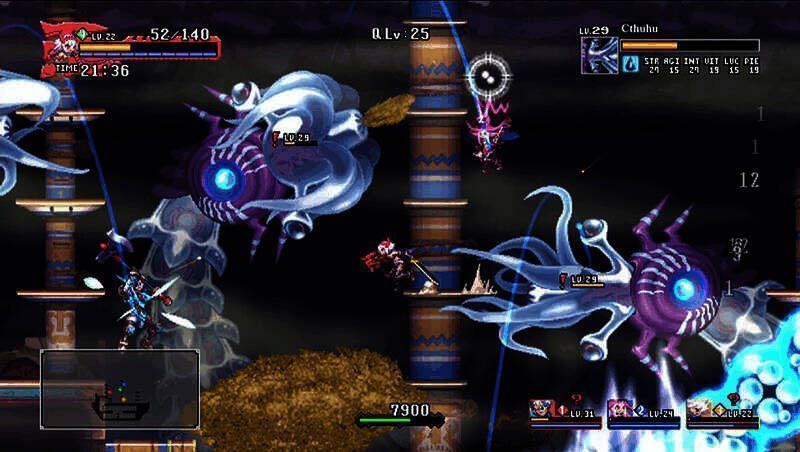
Task: Pick player 3 party portrait, level 22
Action: pos(700,410)
